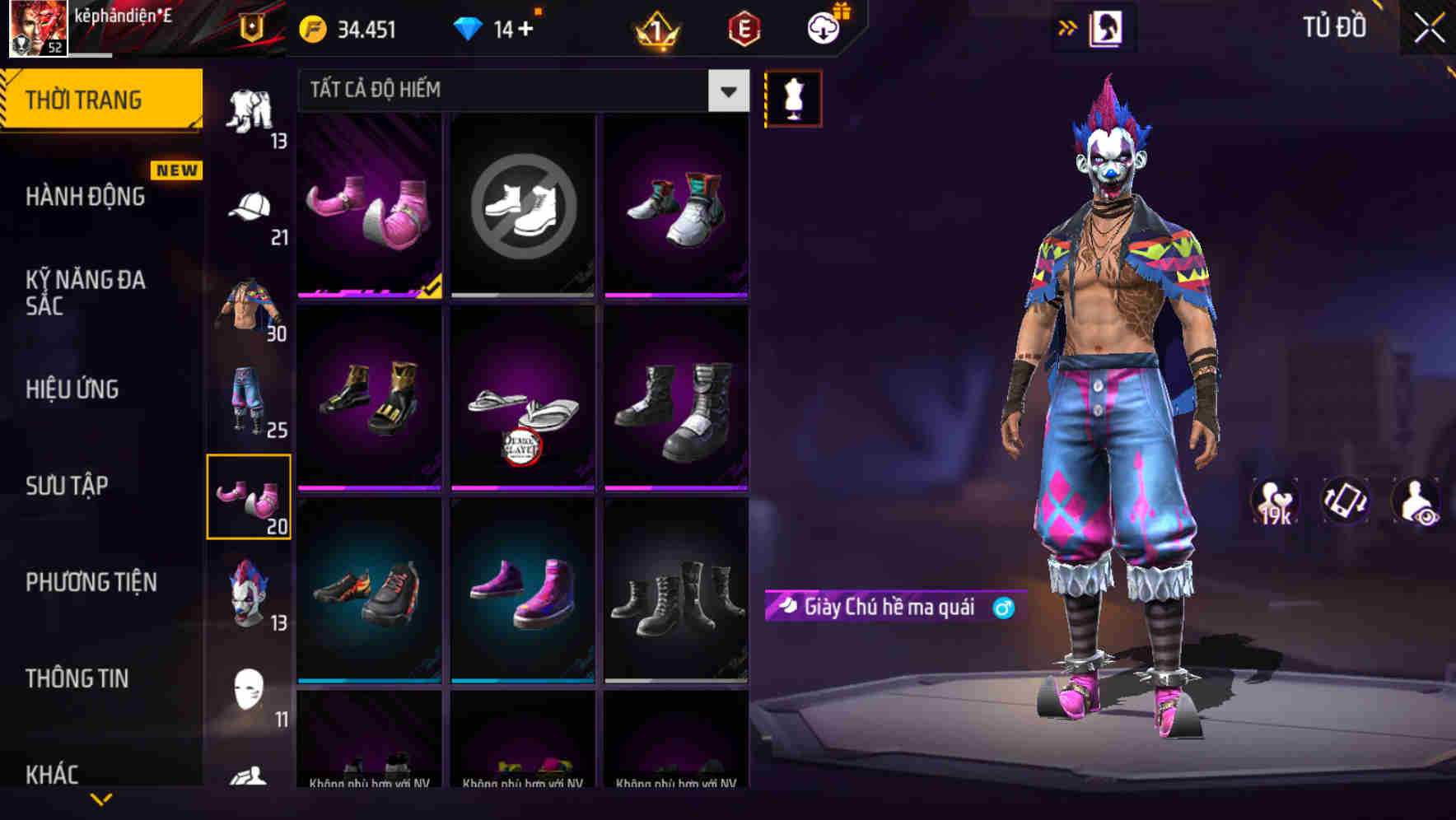Select the Demon Slayer sandals thumbnail

coord(522,398)
